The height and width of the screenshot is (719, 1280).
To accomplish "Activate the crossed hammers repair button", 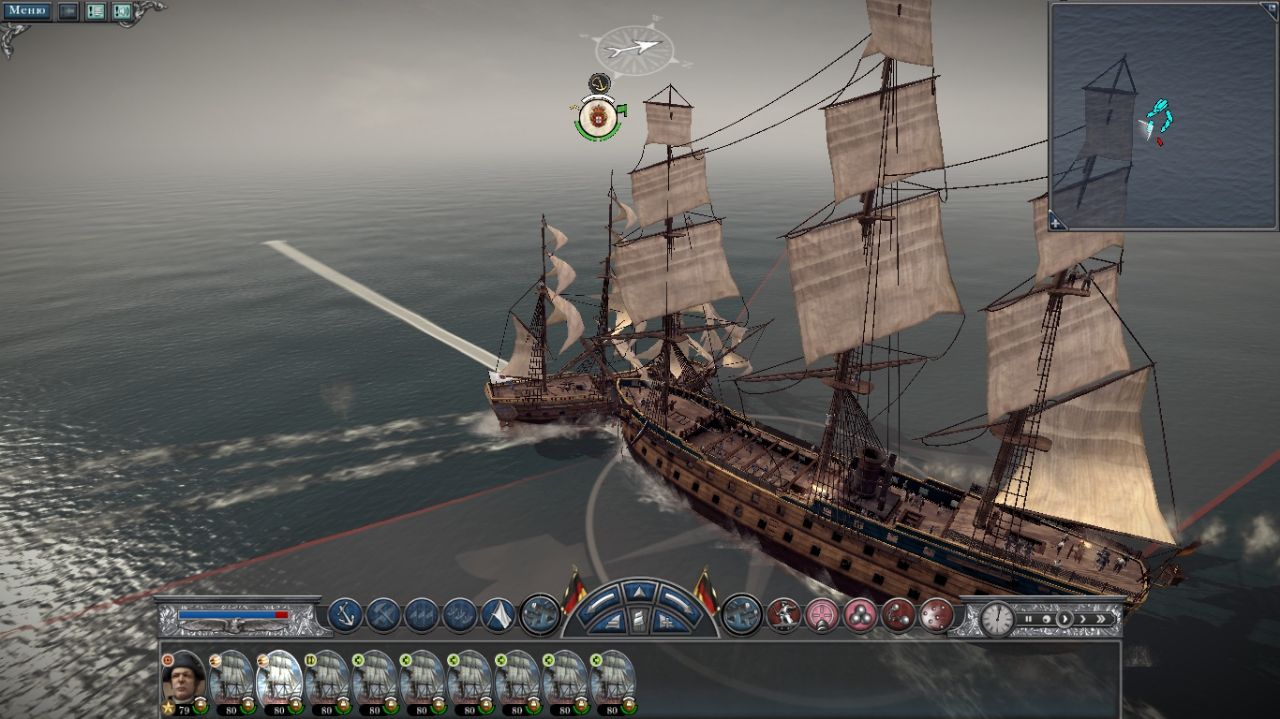I will tap(383, 614).
